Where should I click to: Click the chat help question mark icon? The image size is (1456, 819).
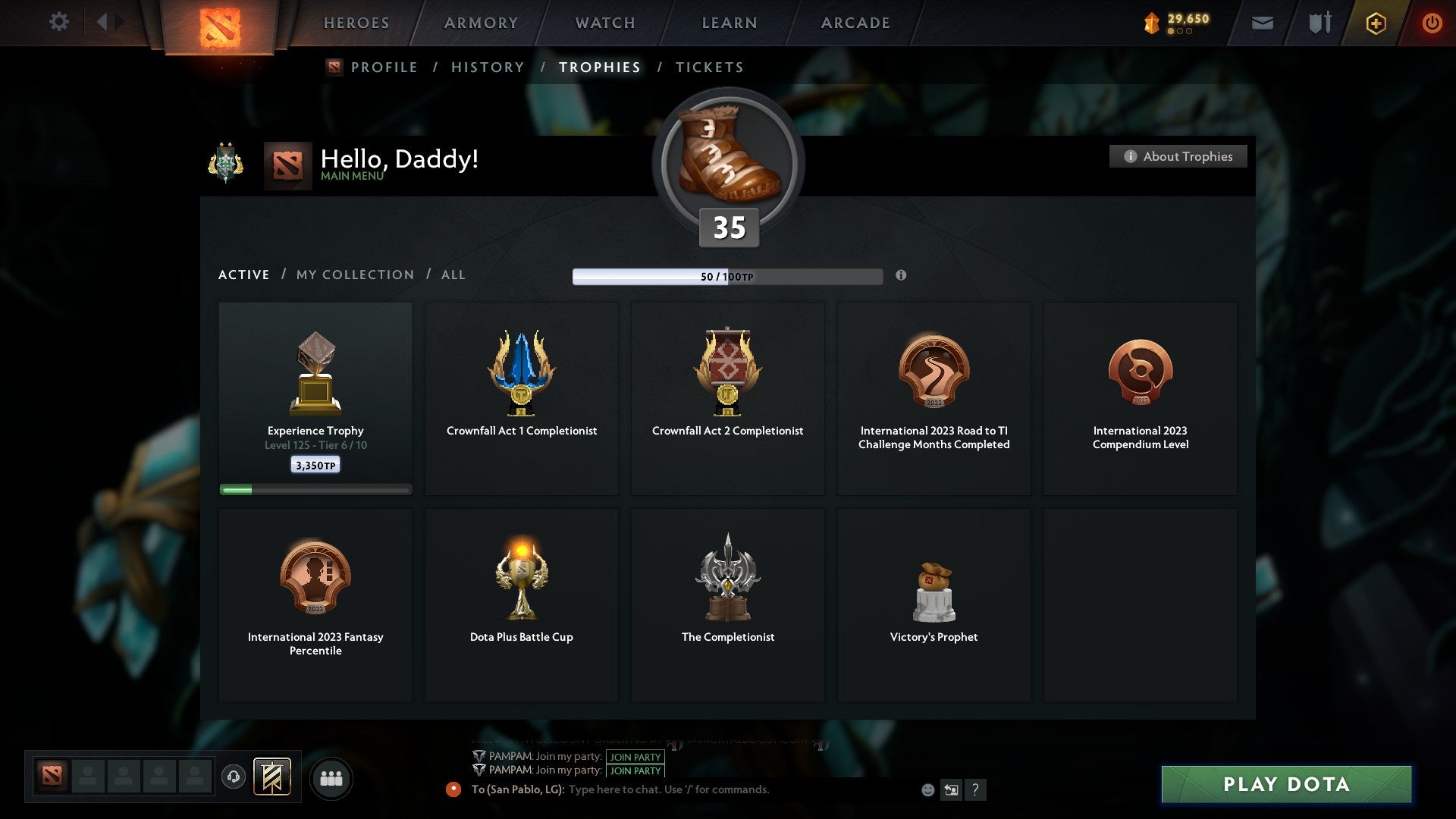(x=977, y=789)
